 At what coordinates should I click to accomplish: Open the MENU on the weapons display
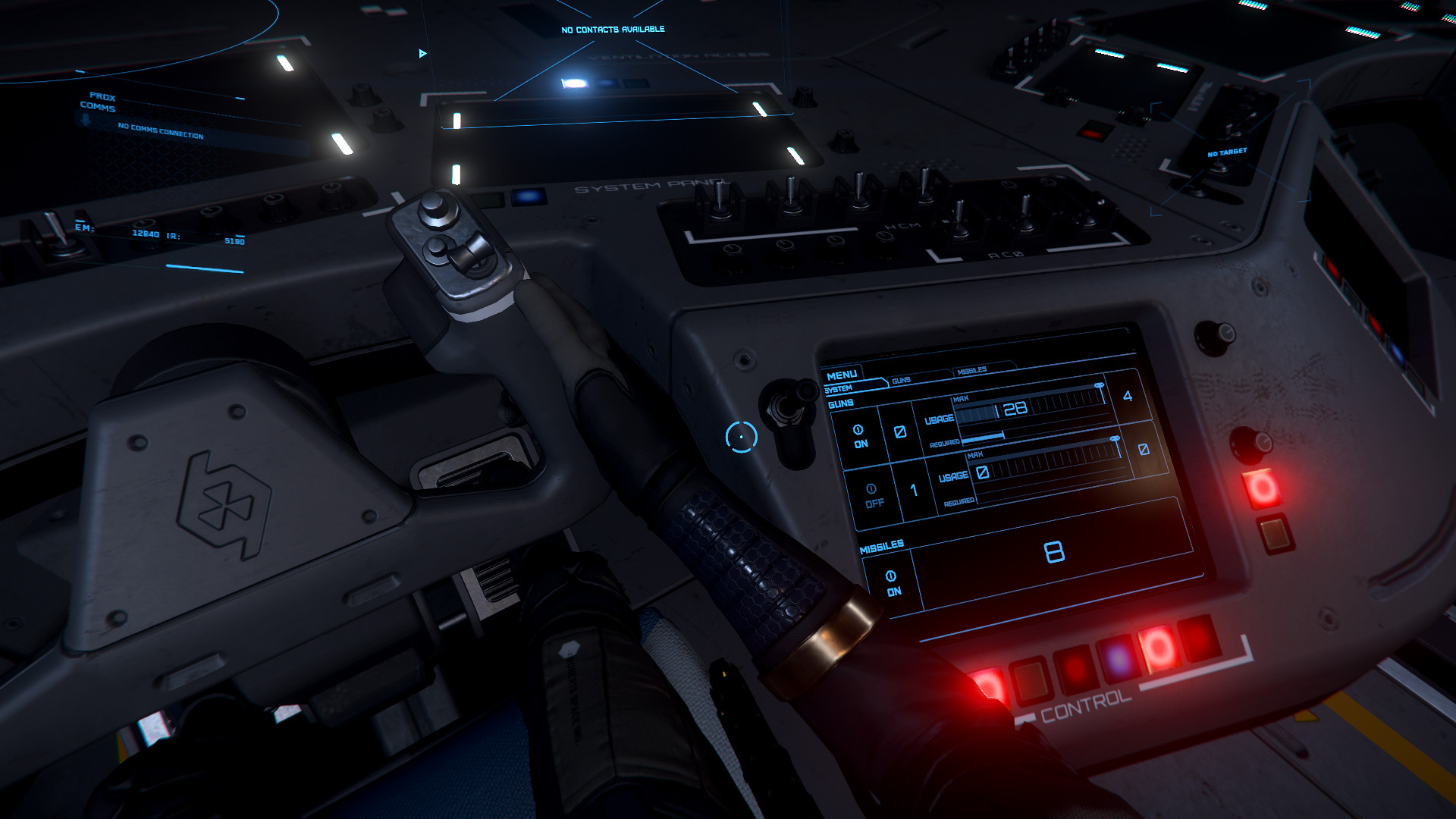(842, 375)
